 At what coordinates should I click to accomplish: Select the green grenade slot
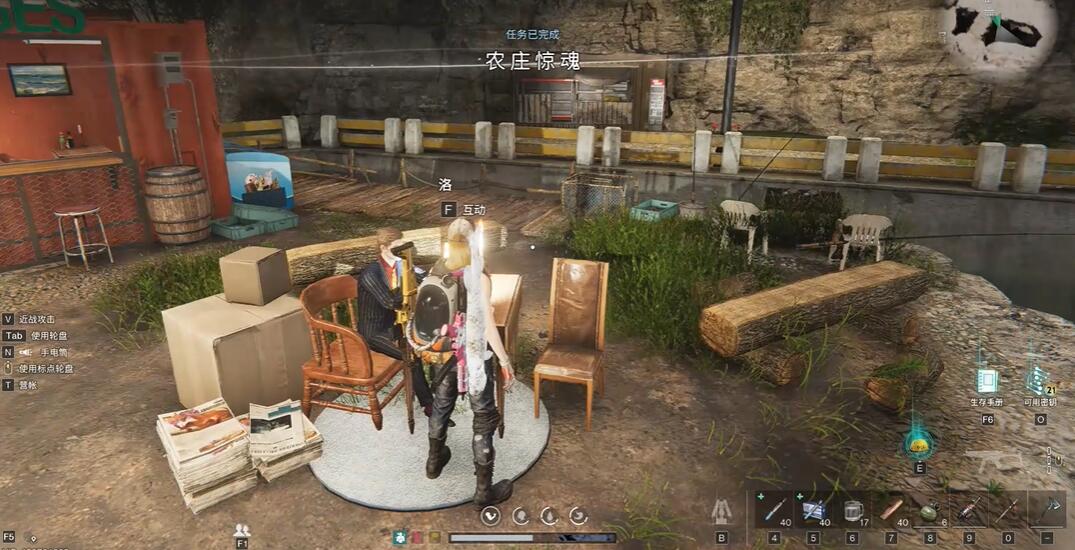pos(929,510)
